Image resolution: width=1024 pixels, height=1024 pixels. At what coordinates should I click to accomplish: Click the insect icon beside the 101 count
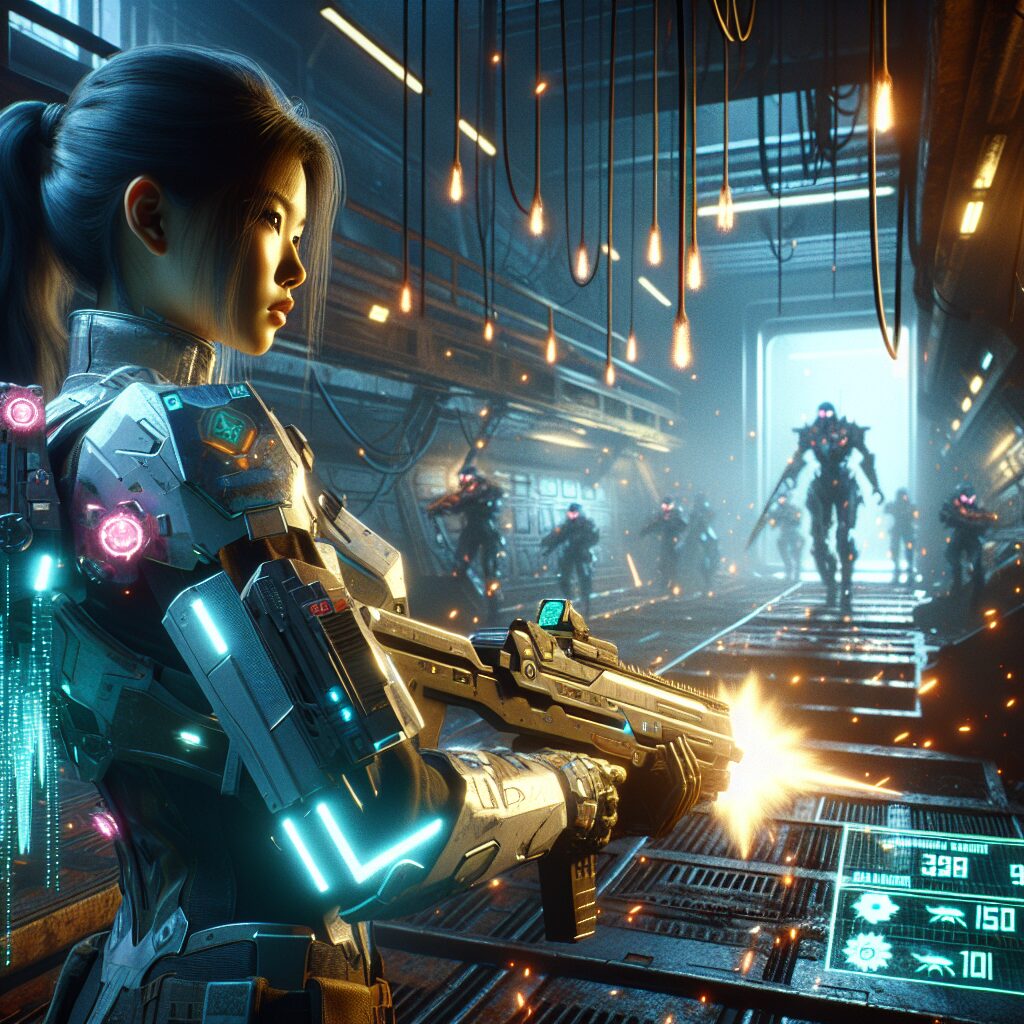tap(934, 964)
